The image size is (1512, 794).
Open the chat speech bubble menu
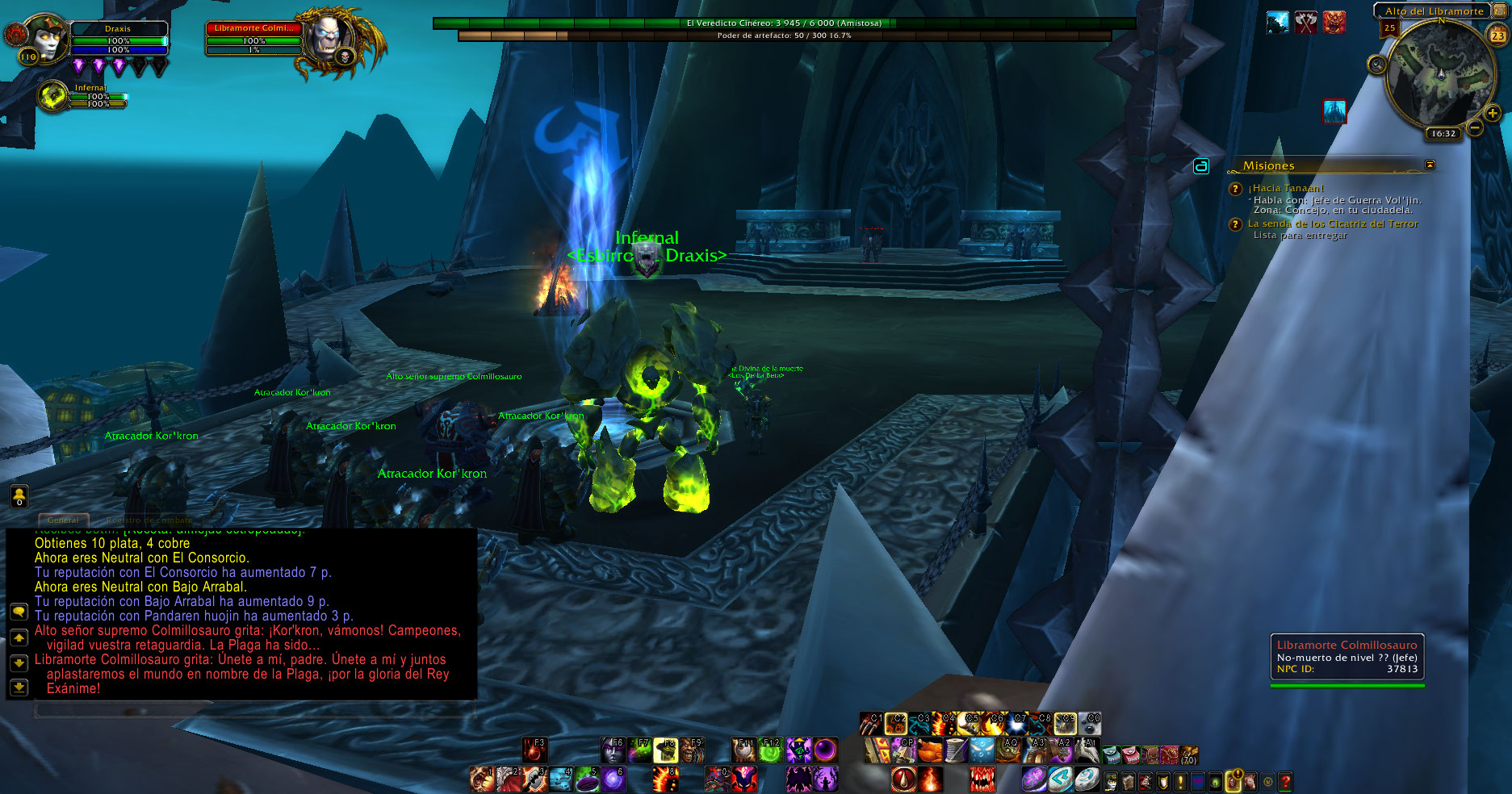click(x=19, y=612)
